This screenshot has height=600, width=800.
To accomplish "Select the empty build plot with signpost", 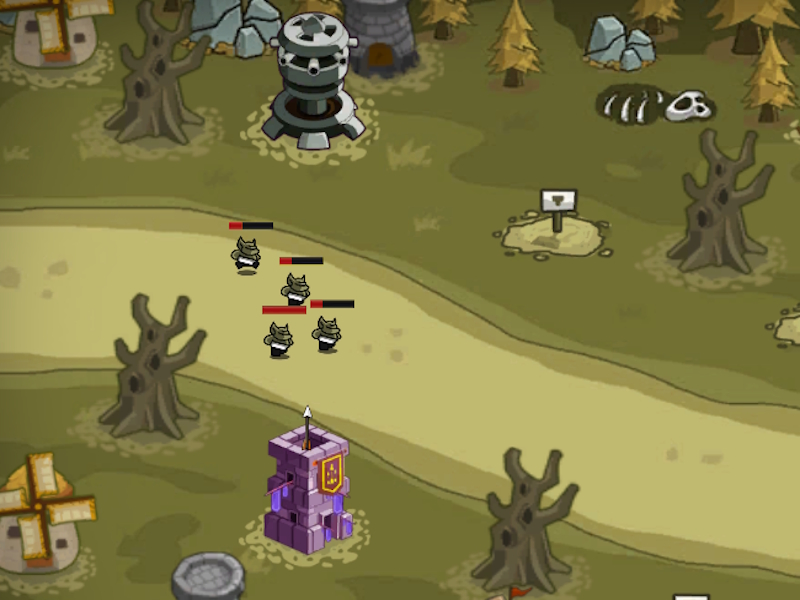I will 556,230.
